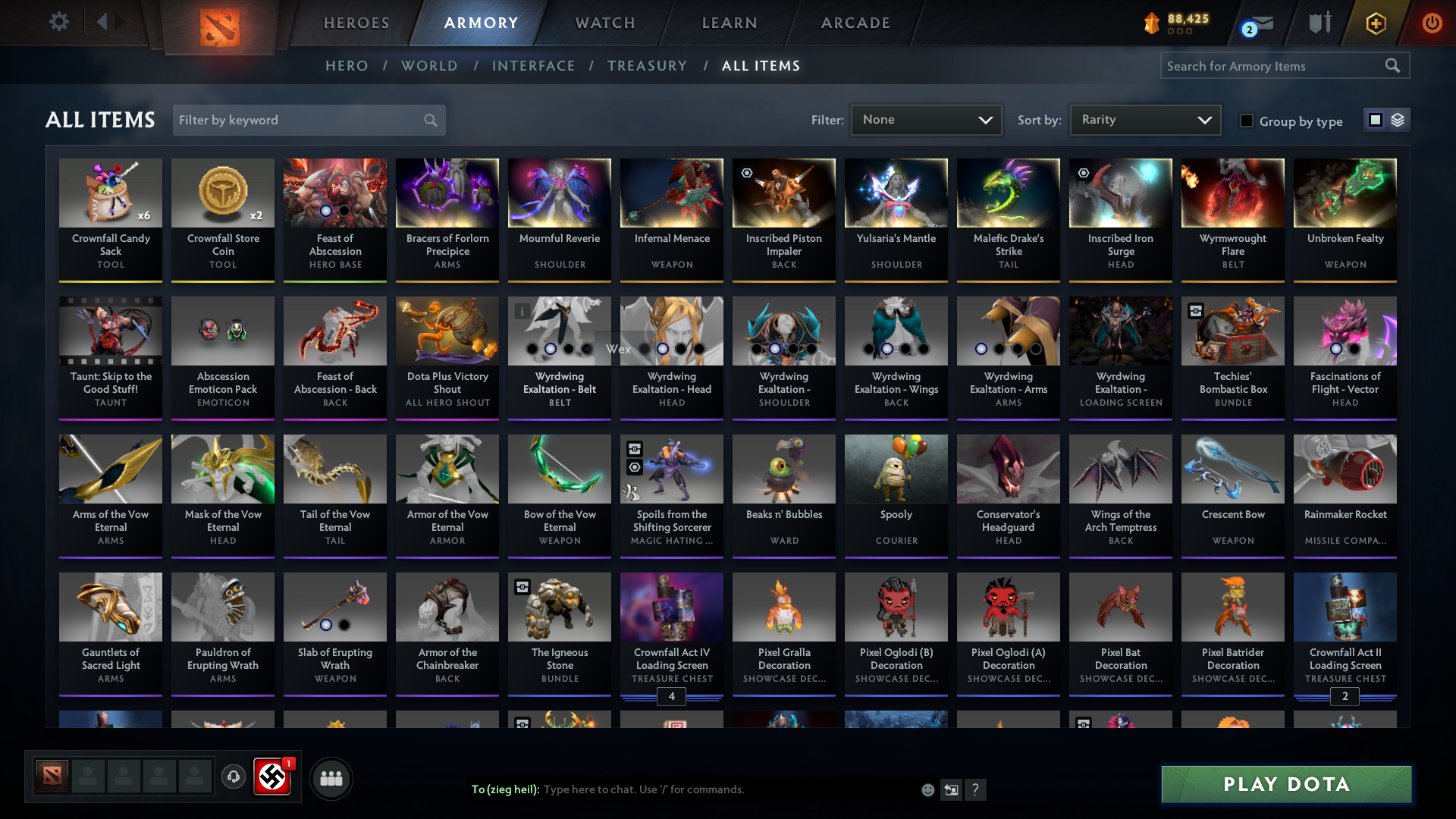Image resolution: width=1456 pixels, height=819 pixels.
Task: Click the power button to exit Dota
Action: tap(1432, 23)
